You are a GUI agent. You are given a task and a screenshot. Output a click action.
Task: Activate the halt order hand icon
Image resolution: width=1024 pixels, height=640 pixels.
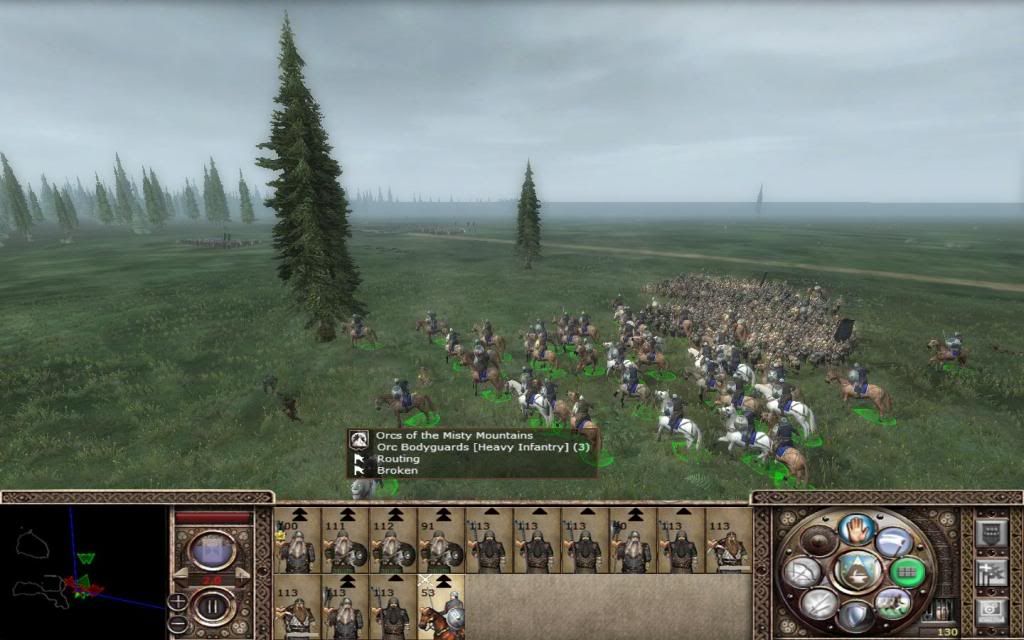tap(856, 530)
